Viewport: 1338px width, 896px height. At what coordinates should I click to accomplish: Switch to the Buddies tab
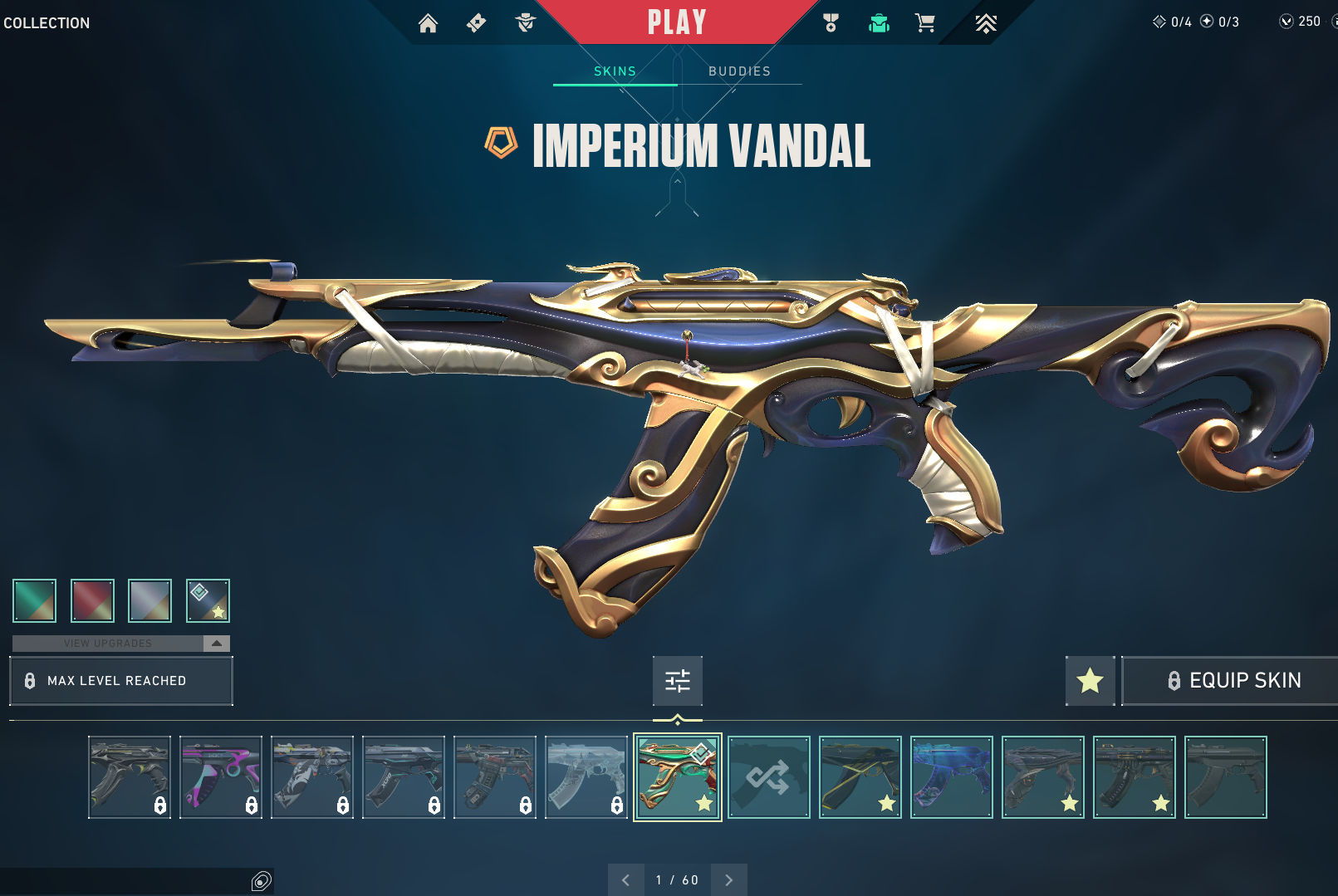click(x=739, y=71)
